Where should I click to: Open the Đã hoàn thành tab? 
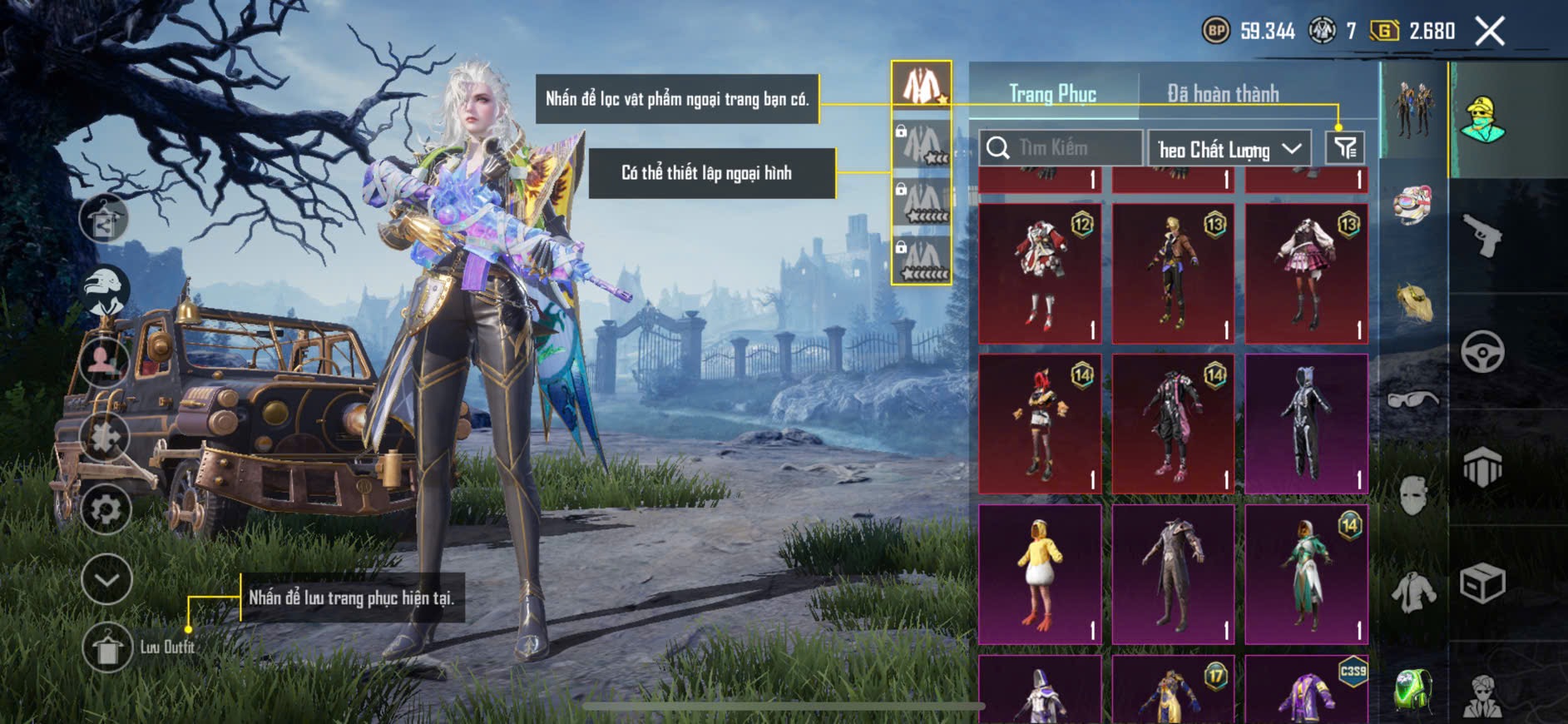click(1223, 94)
